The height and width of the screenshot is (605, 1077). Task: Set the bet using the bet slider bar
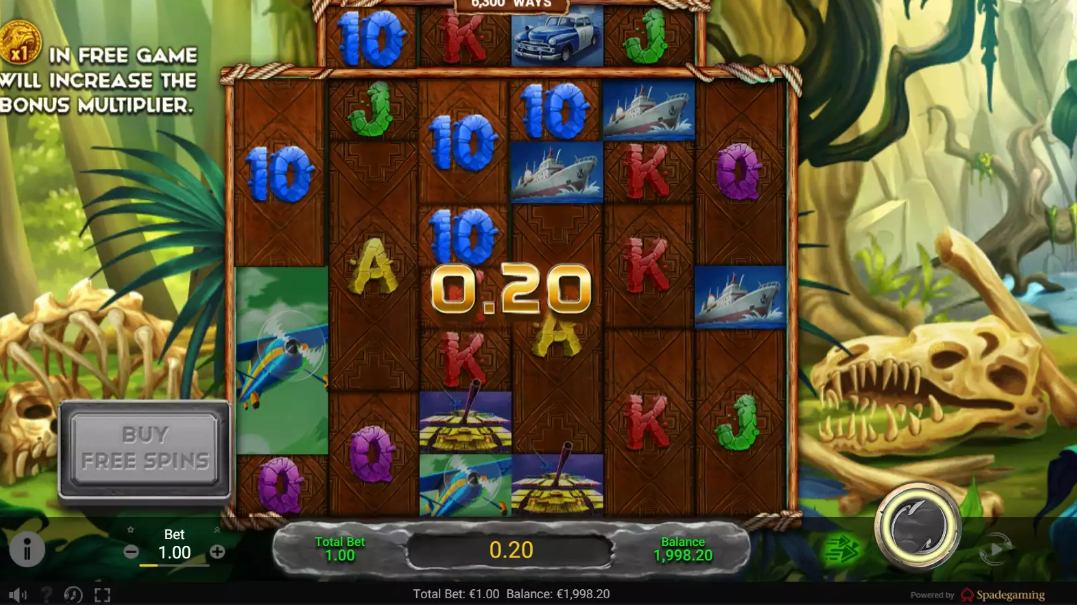click(174, 565)
